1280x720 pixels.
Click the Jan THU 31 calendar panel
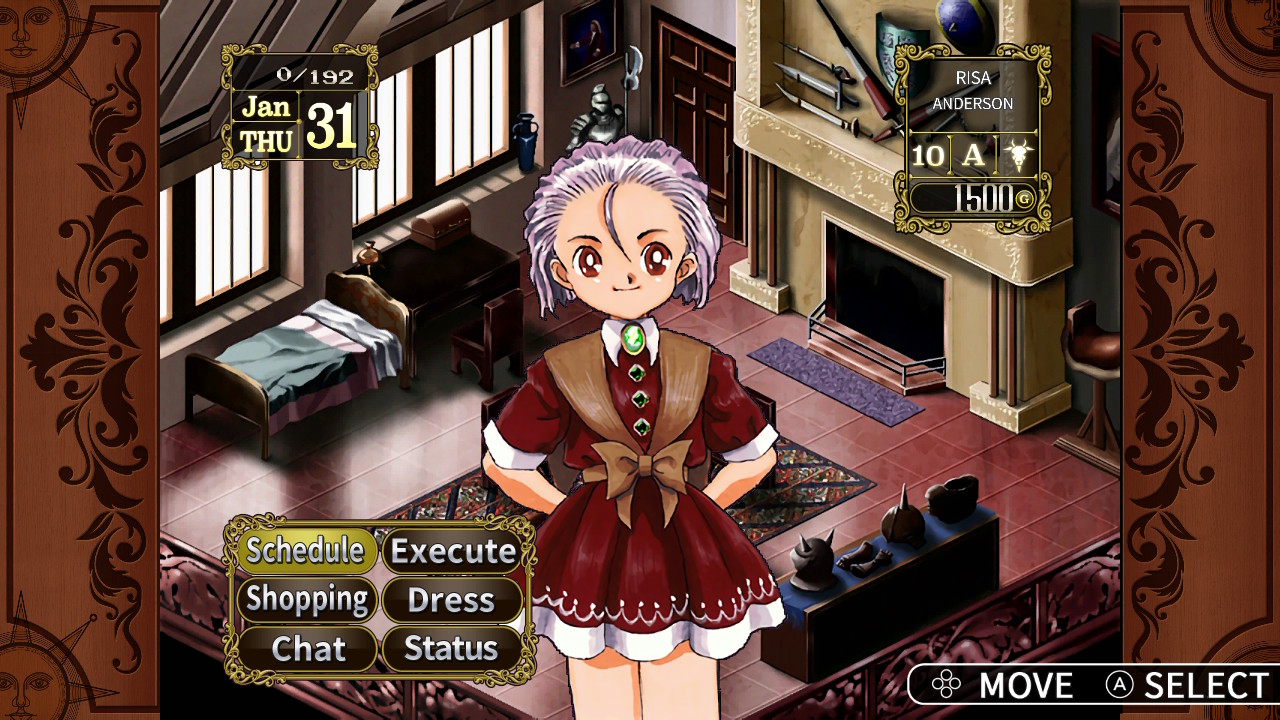click(x=297, y=122)
